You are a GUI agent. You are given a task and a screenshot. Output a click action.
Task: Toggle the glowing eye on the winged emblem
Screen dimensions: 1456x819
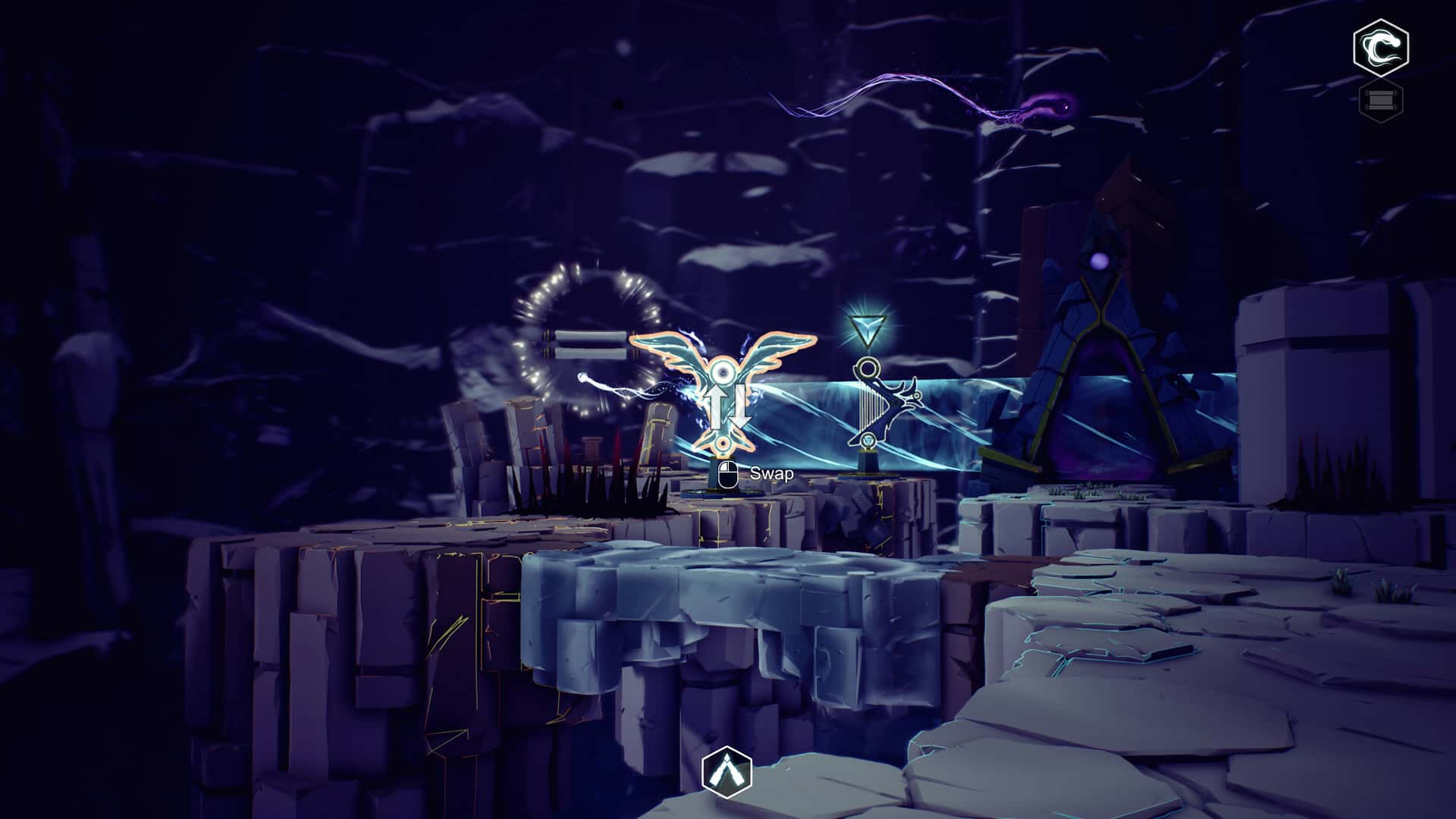[723, 372]
